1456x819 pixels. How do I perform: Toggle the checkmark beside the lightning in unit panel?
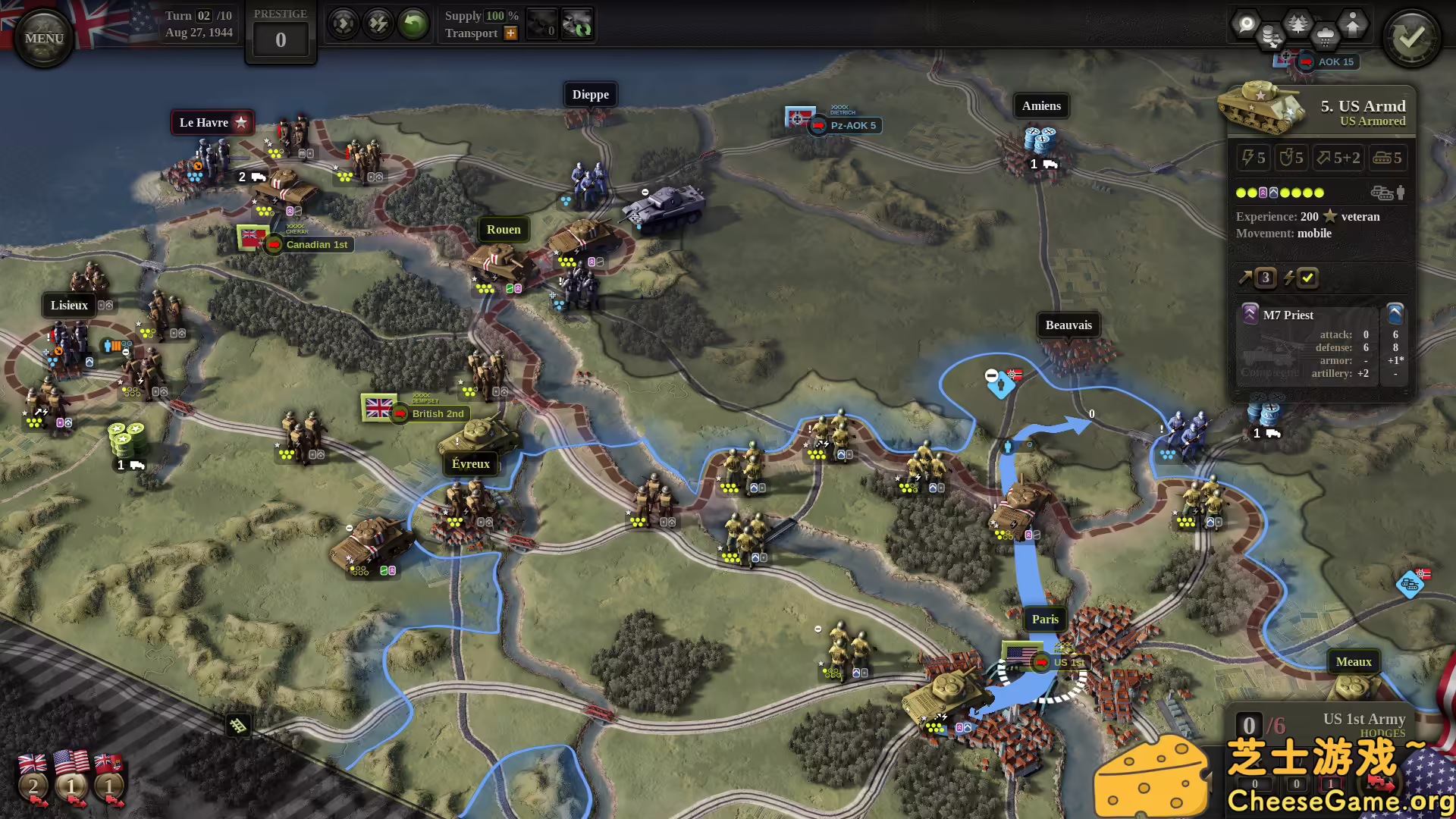pos(1306,278)
